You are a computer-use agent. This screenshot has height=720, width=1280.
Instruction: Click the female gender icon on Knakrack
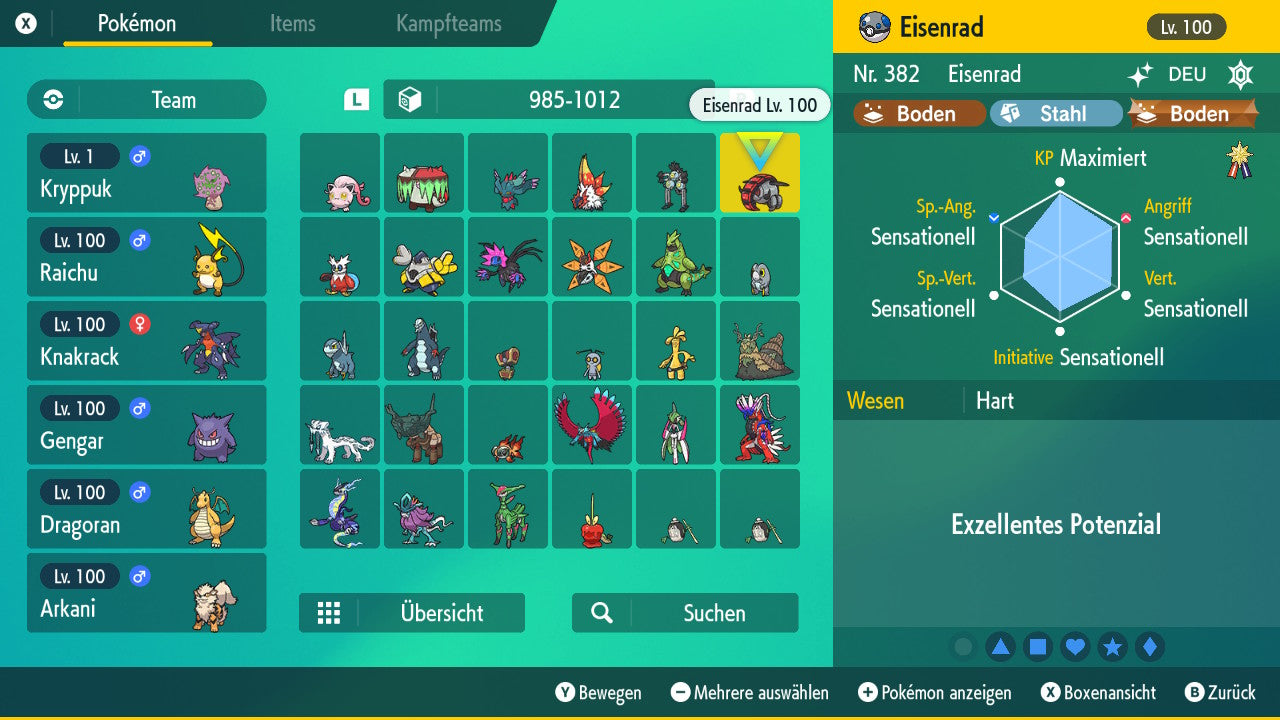pyautogui.click(x=138, y=324)
